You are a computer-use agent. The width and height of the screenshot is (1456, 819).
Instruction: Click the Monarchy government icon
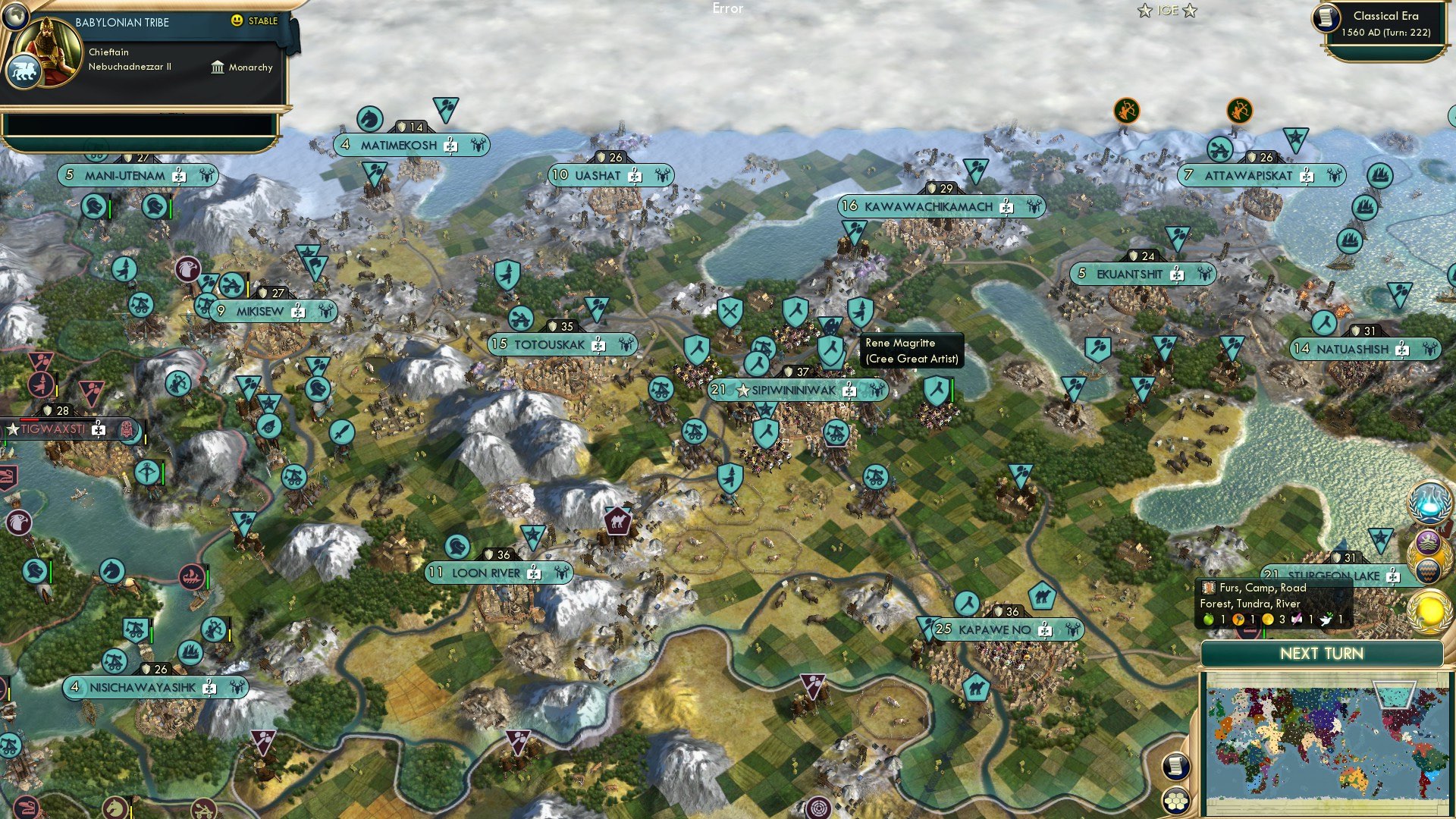tap(218, 67)
